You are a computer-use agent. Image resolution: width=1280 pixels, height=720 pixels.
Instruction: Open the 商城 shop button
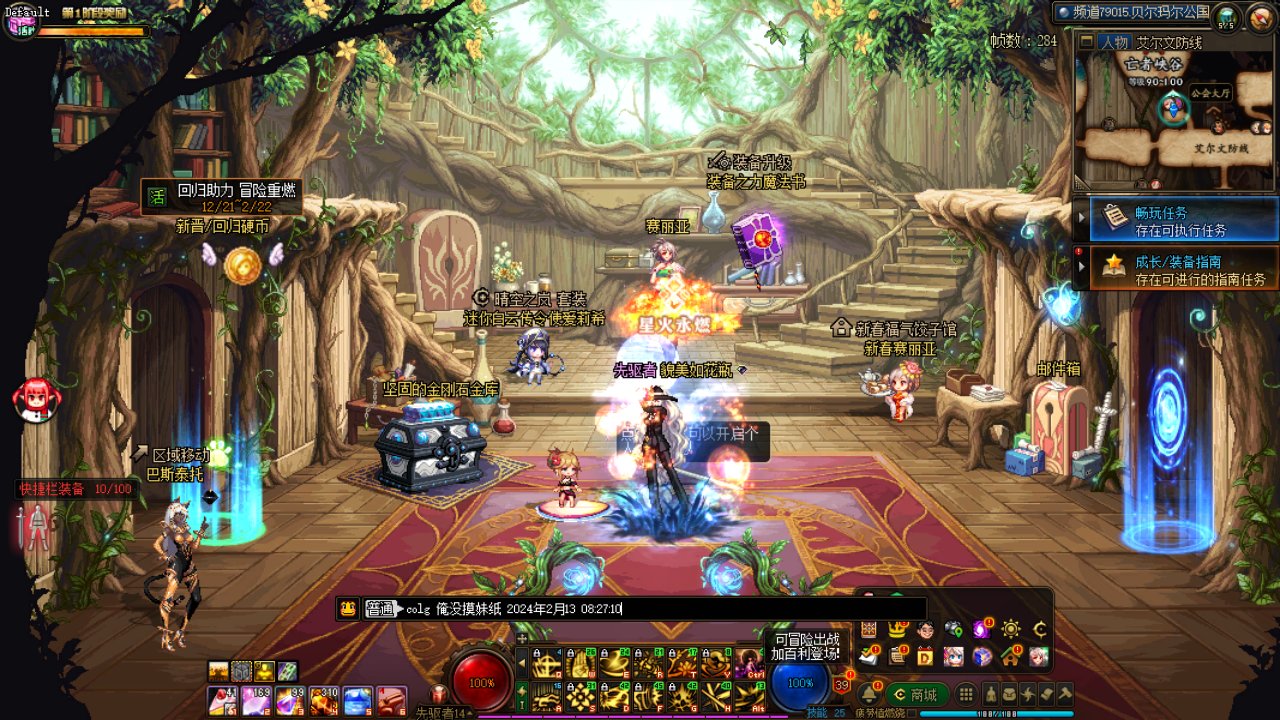click(914, 694)
